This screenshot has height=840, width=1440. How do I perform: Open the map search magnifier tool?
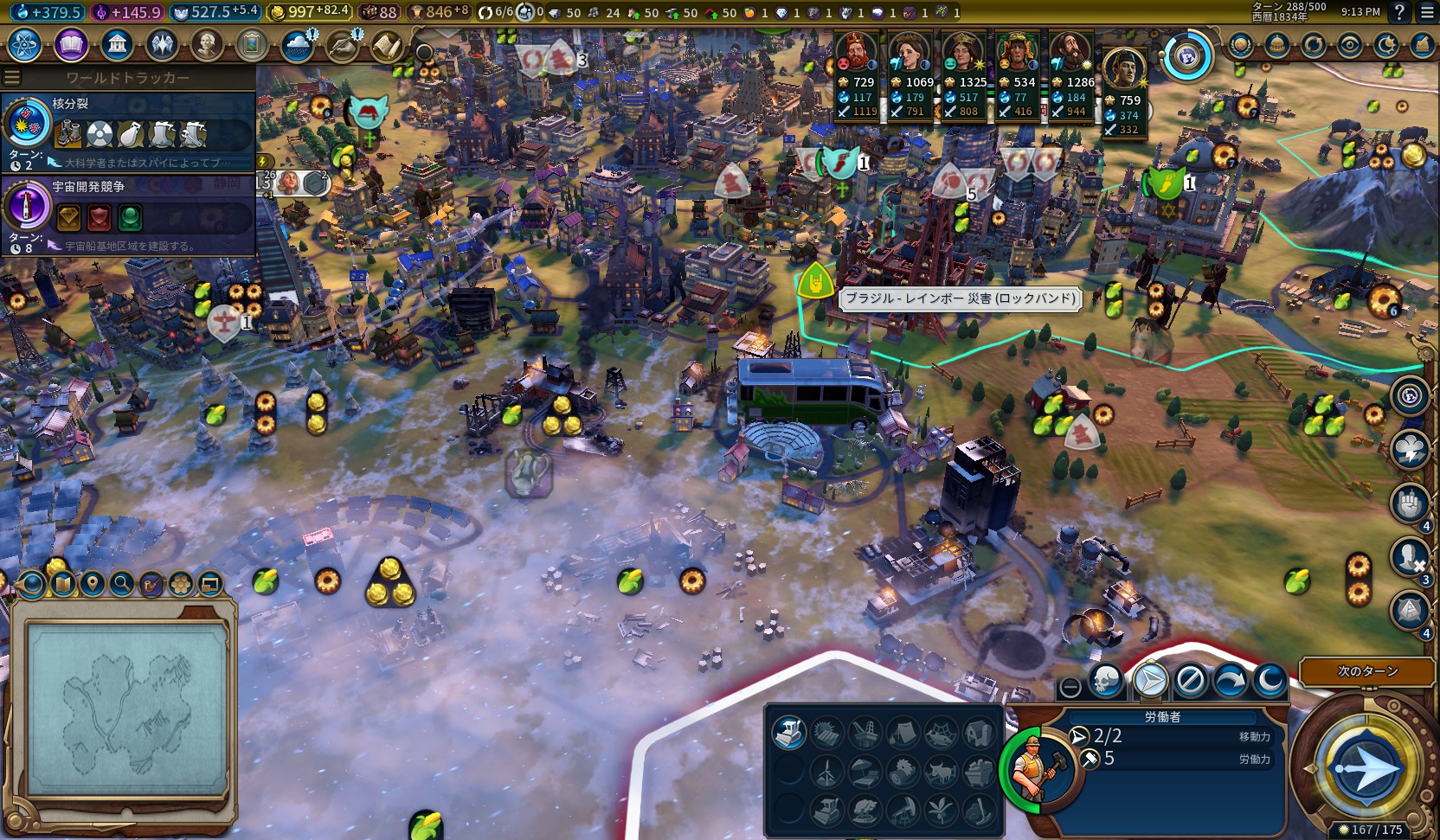click(122, 584)
